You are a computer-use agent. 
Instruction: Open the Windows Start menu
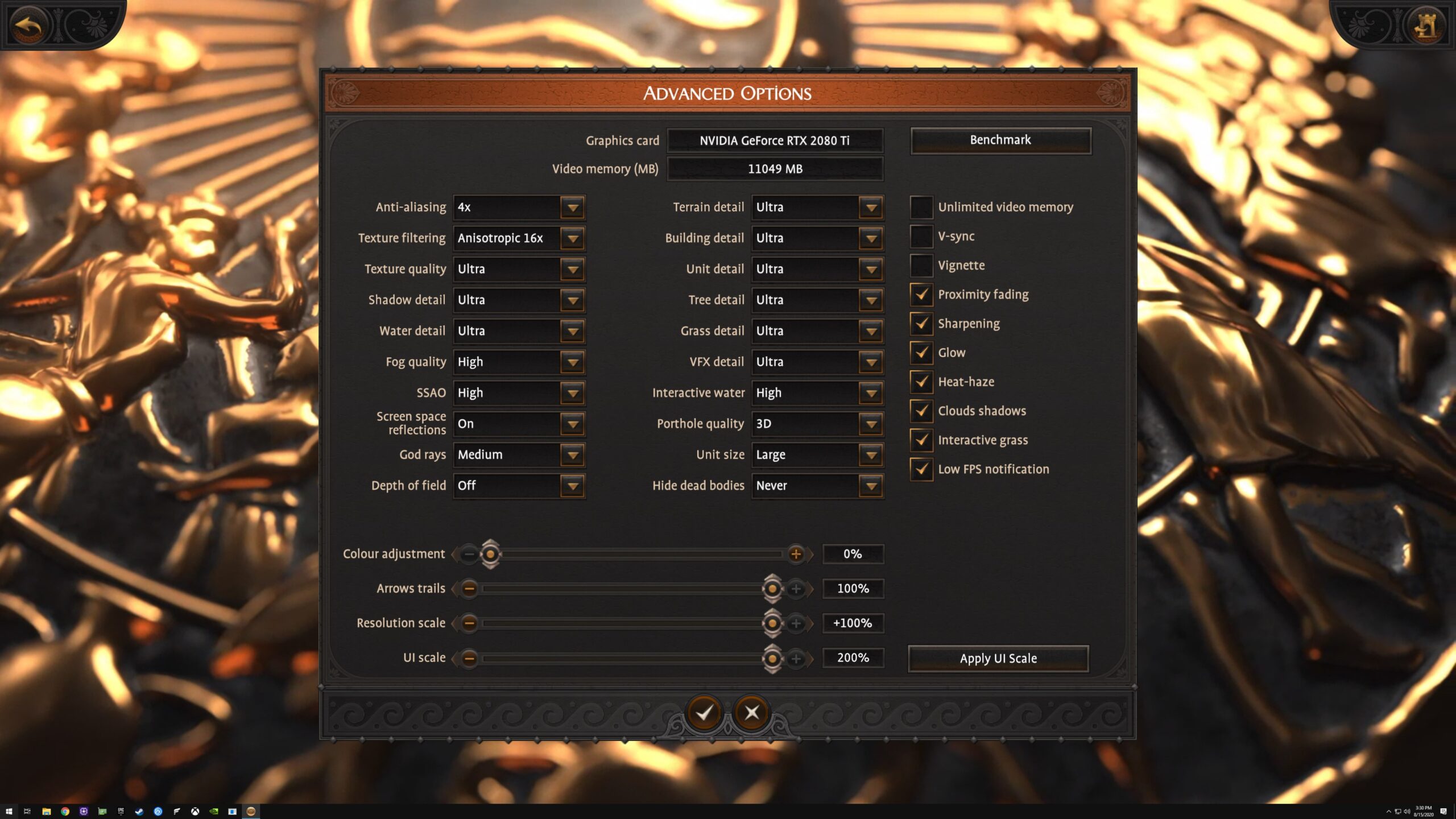click(9, 812)
